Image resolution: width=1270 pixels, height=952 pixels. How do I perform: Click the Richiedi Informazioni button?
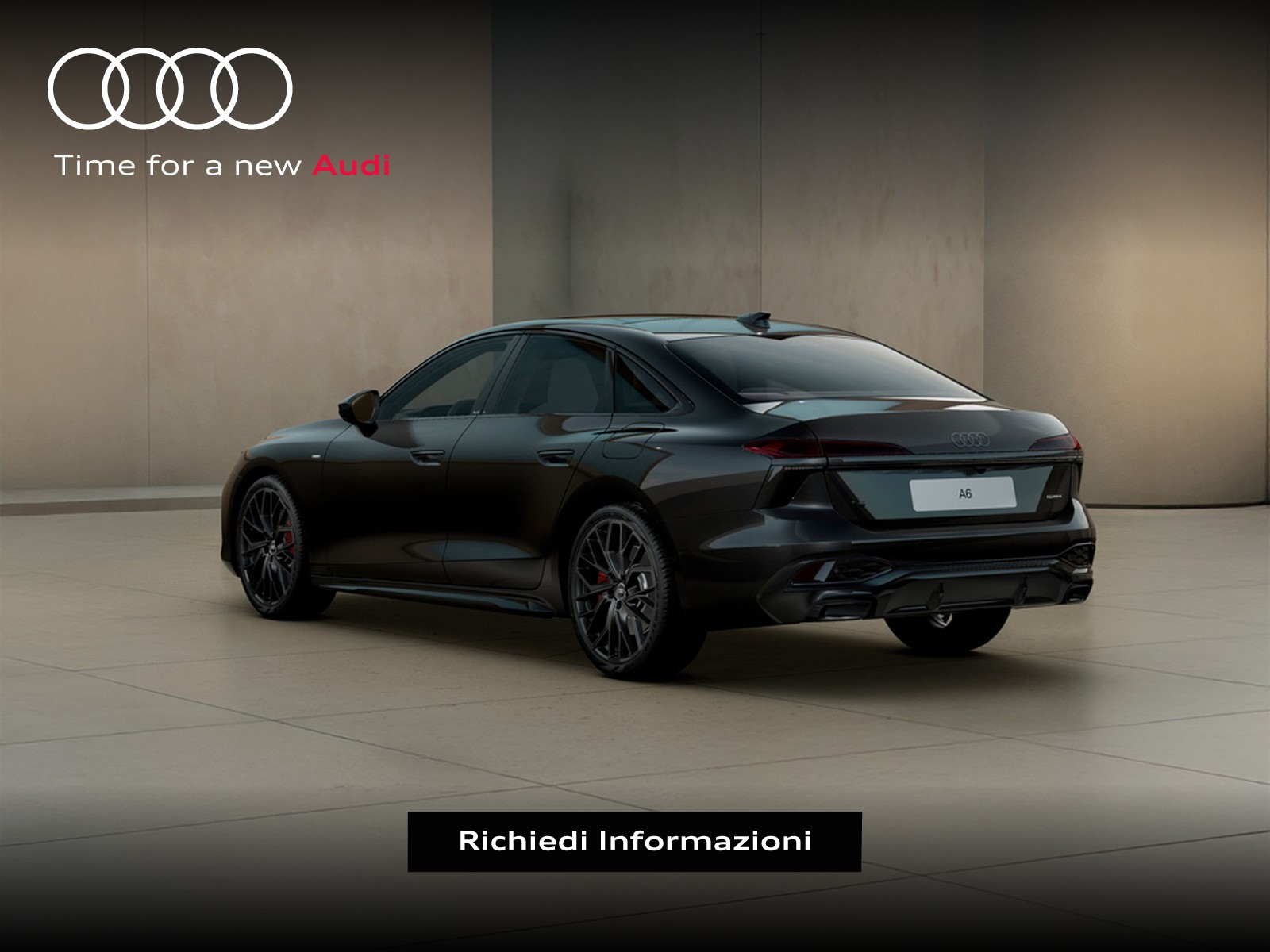tap(634, 841)
